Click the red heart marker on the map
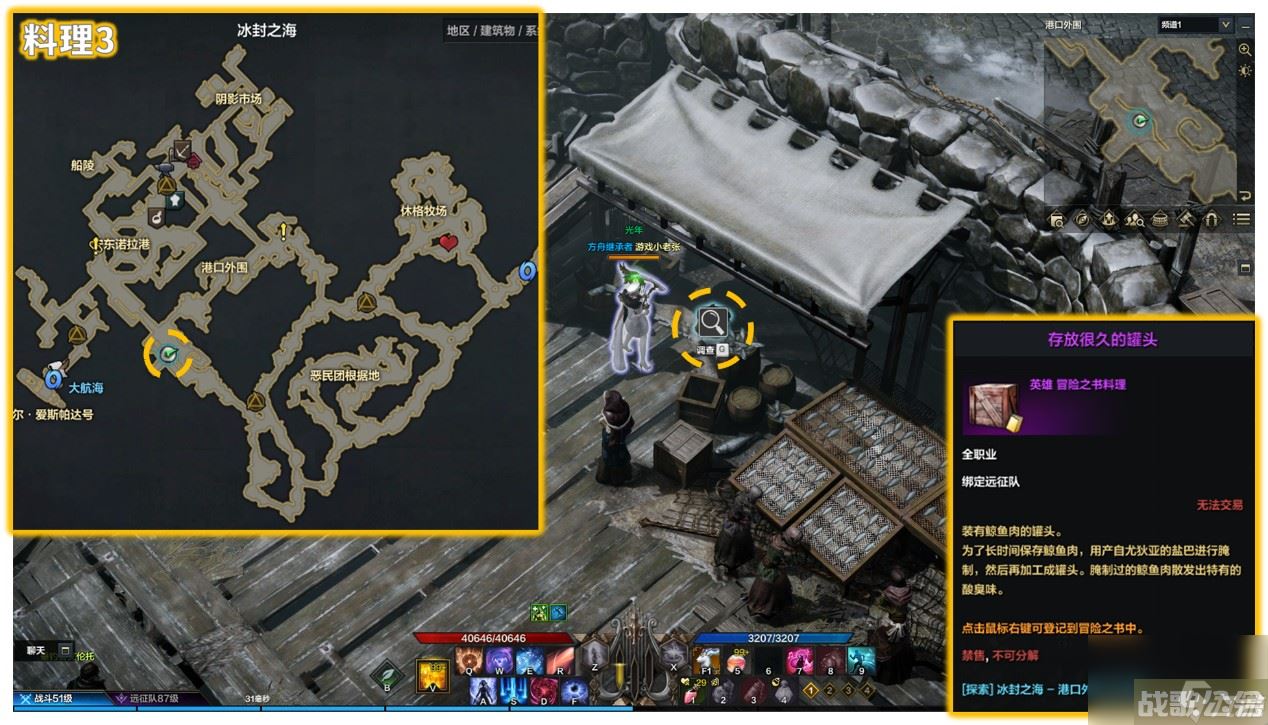The width and height of the screenshot is (1268, 725). [448, 242]
